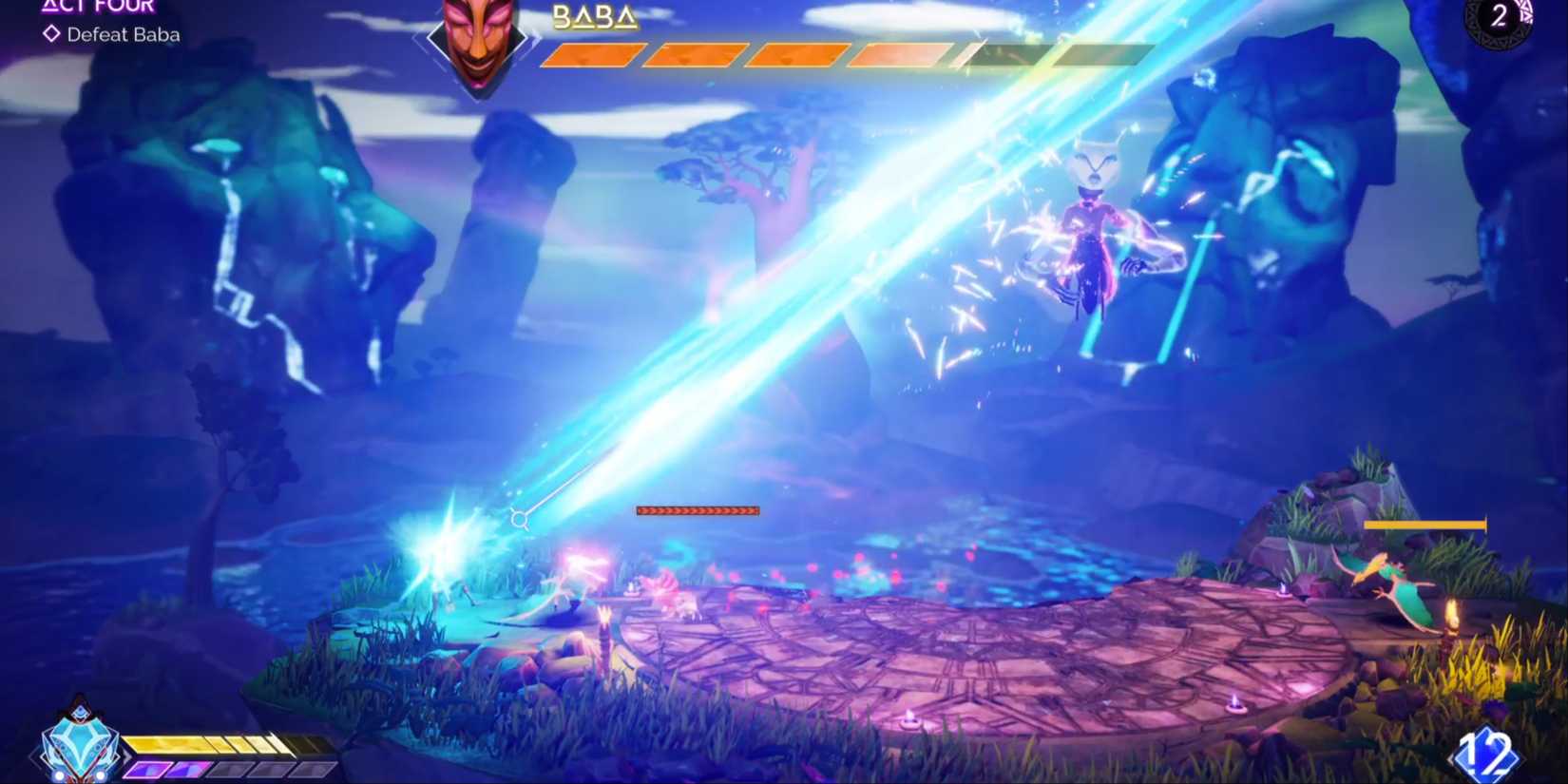The width and height of the screenshot is (1568, 784).
Task: Select the floating target reticle under the beam
Action: coord(519,519)
